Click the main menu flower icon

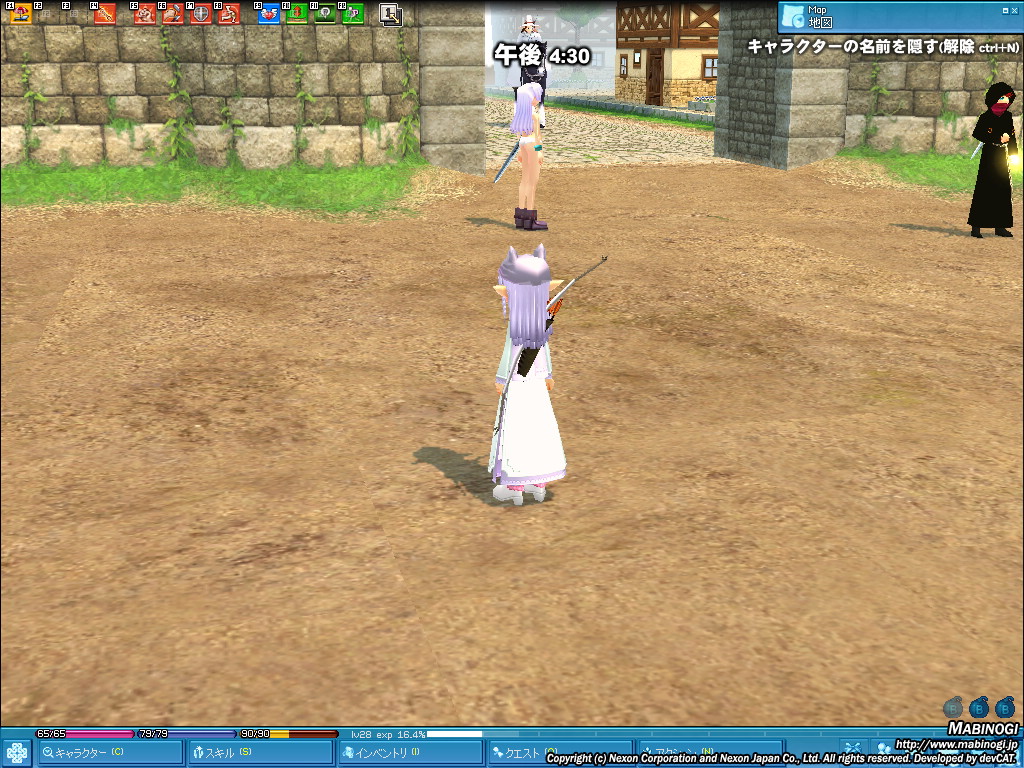coord(16,752)
